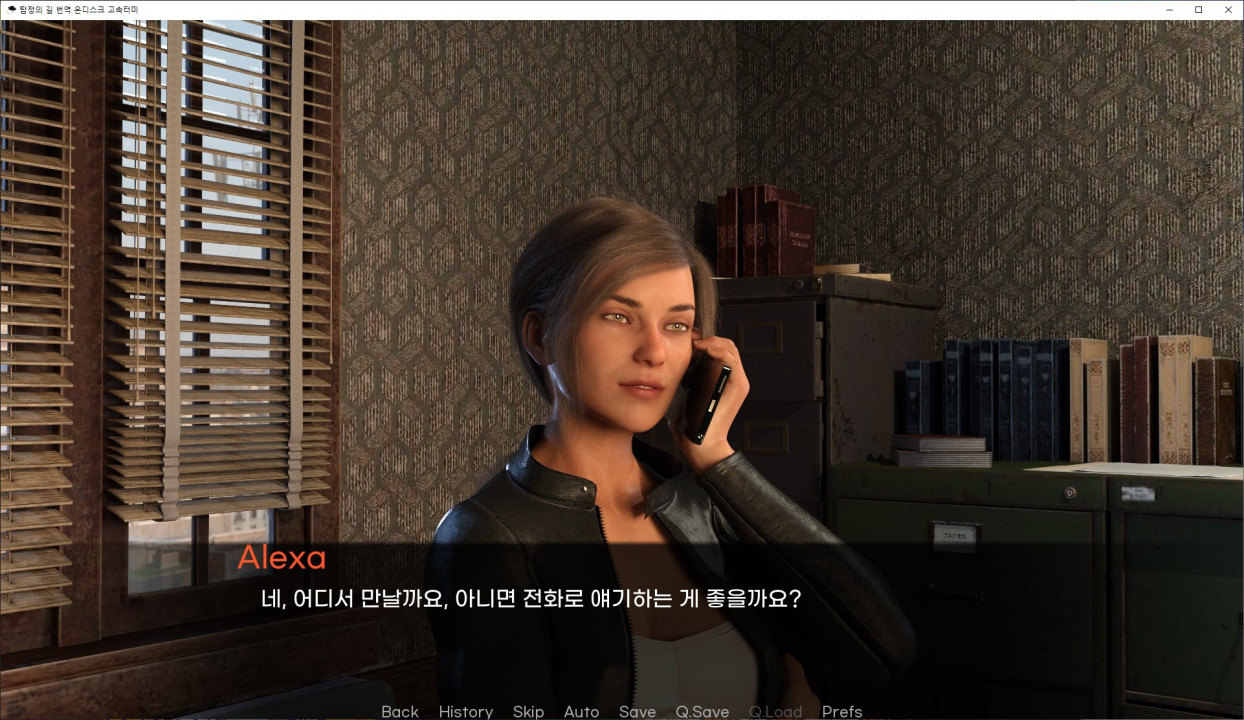The width and height of the screenshot is (1244, 720).
Task: Minimize the game window
Action: (1169, 10)
